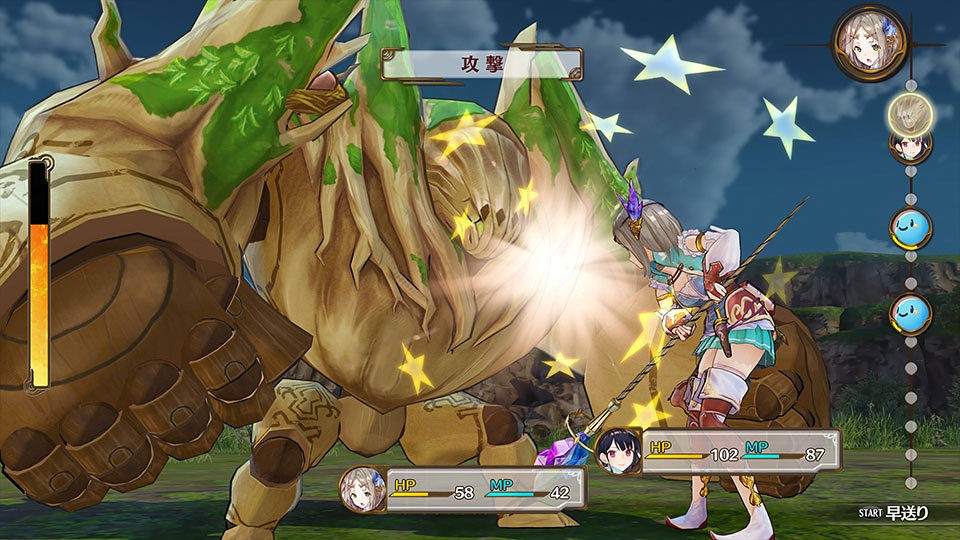Screen dimensions: 960x540
Task: Select the status panel portrait beside HP 58
Action: (x=361, y=490)
